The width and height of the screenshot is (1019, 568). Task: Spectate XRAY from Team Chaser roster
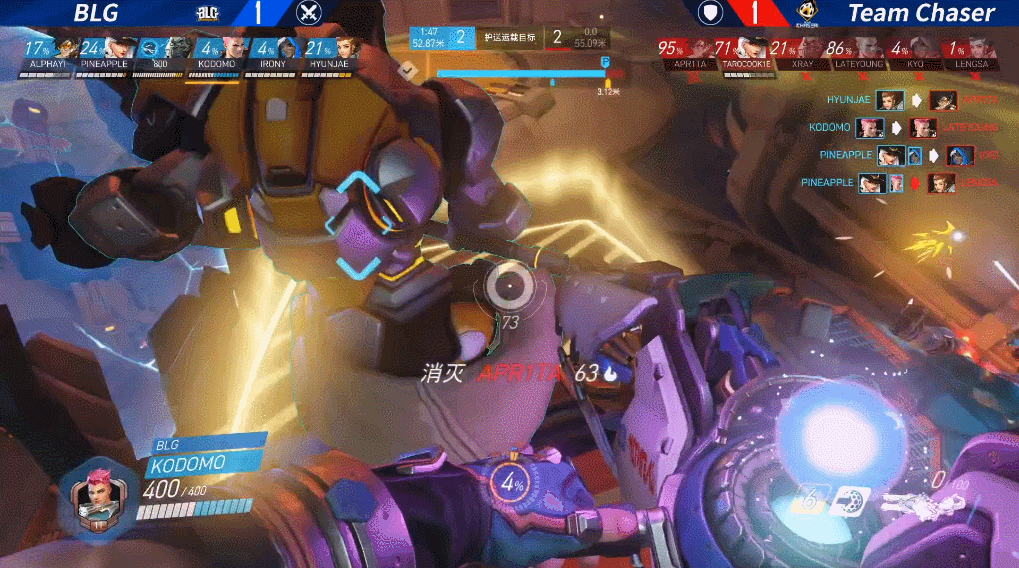[811, 50]
